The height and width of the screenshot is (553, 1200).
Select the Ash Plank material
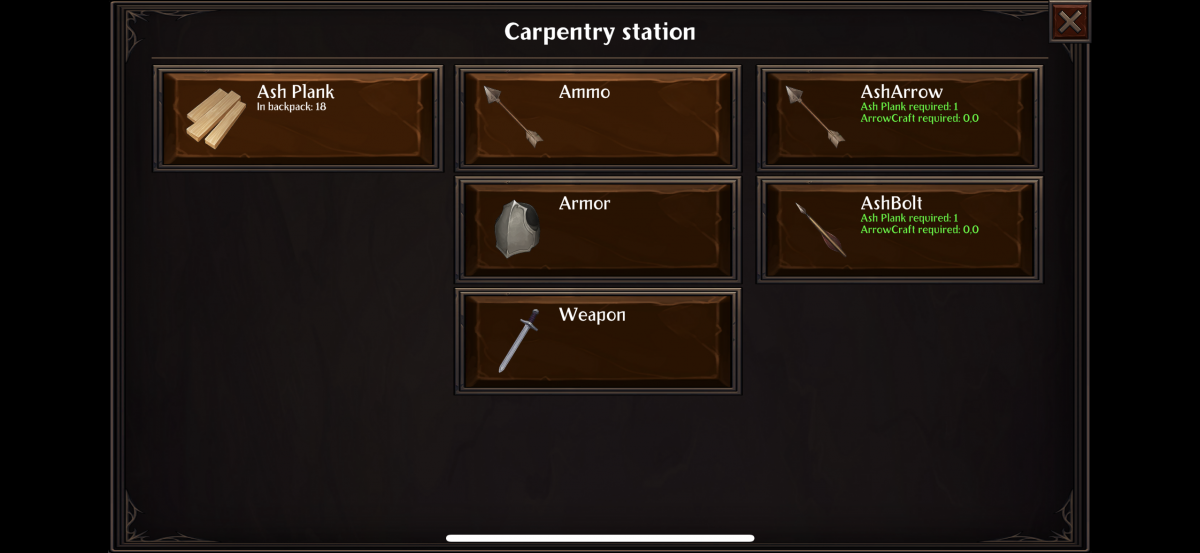tap(298, 118)
